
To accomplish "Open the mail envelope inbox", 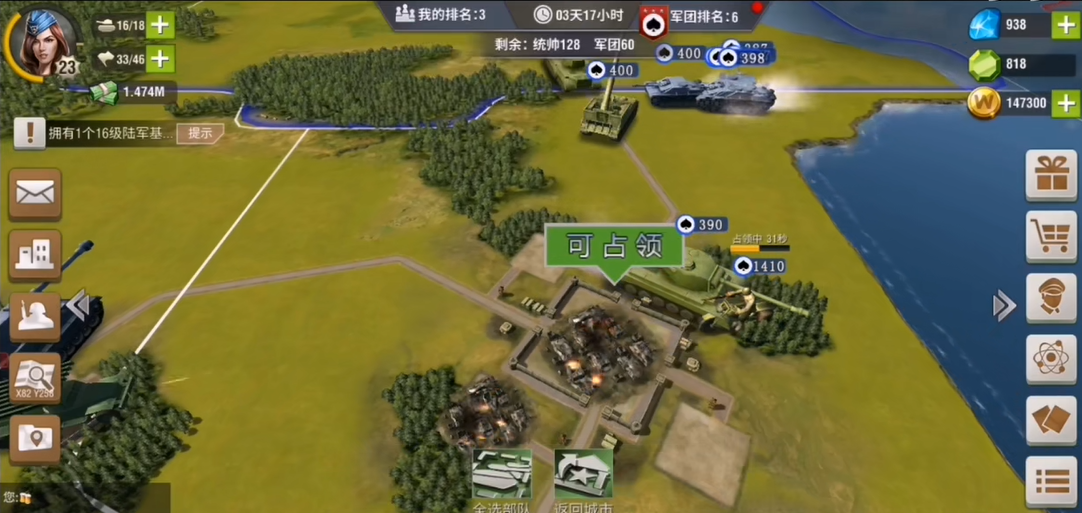I will (x=35, y=193).
